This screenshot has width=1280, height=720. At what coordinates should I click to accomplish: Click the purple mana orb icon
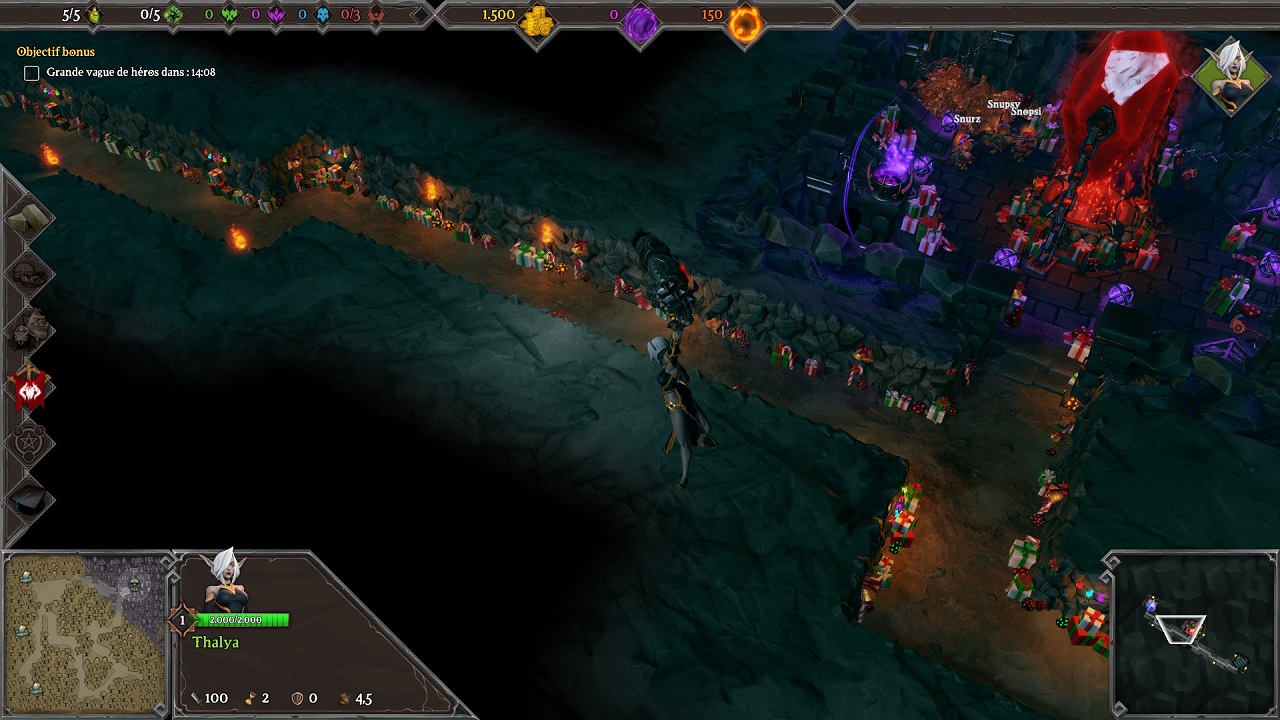pyautogui.click(x=641, y=22)
